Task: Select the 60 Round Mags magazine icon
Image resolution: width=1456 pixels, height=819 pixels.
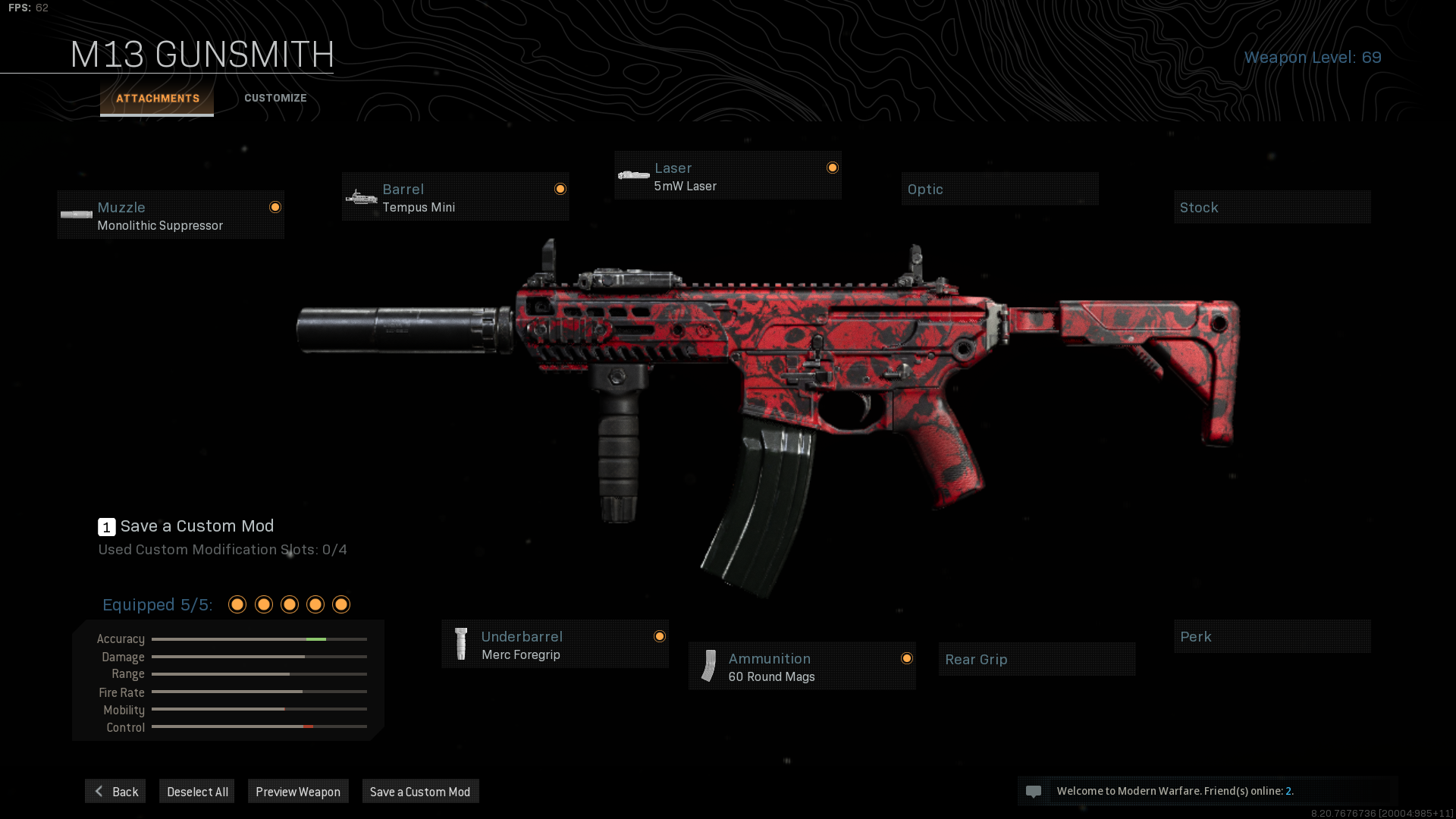Action: 708,666
